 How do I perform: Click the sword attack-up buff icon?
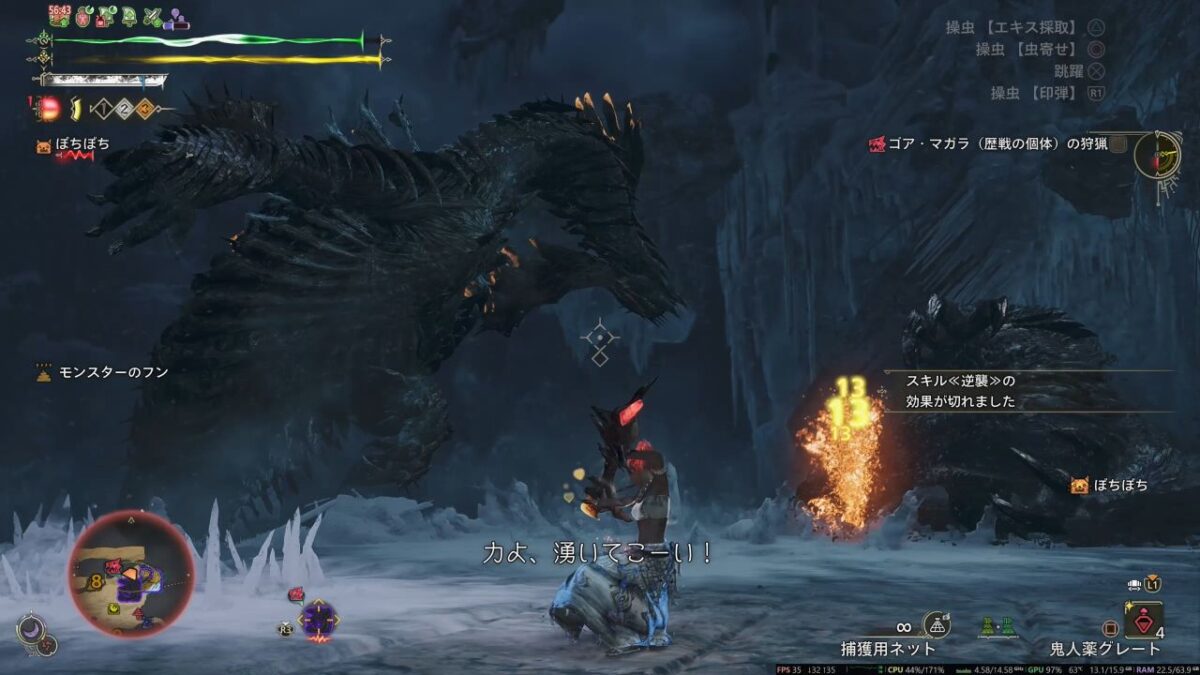click(x=152, y=17)
